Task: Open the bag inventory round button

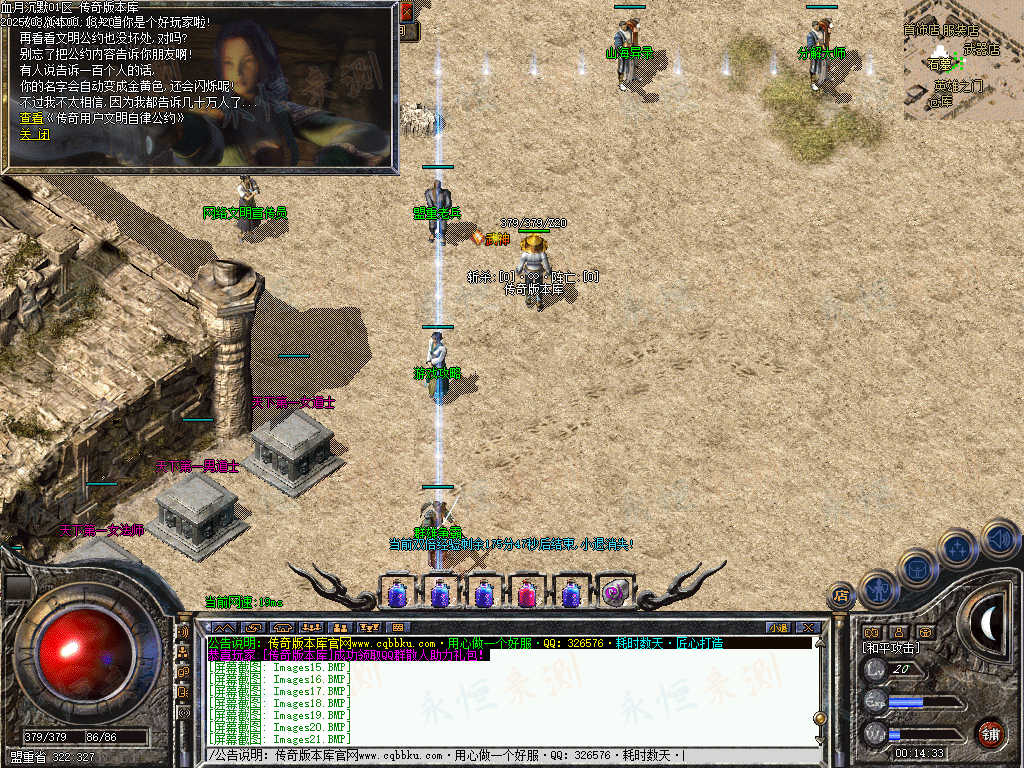Action: point(917,569)
